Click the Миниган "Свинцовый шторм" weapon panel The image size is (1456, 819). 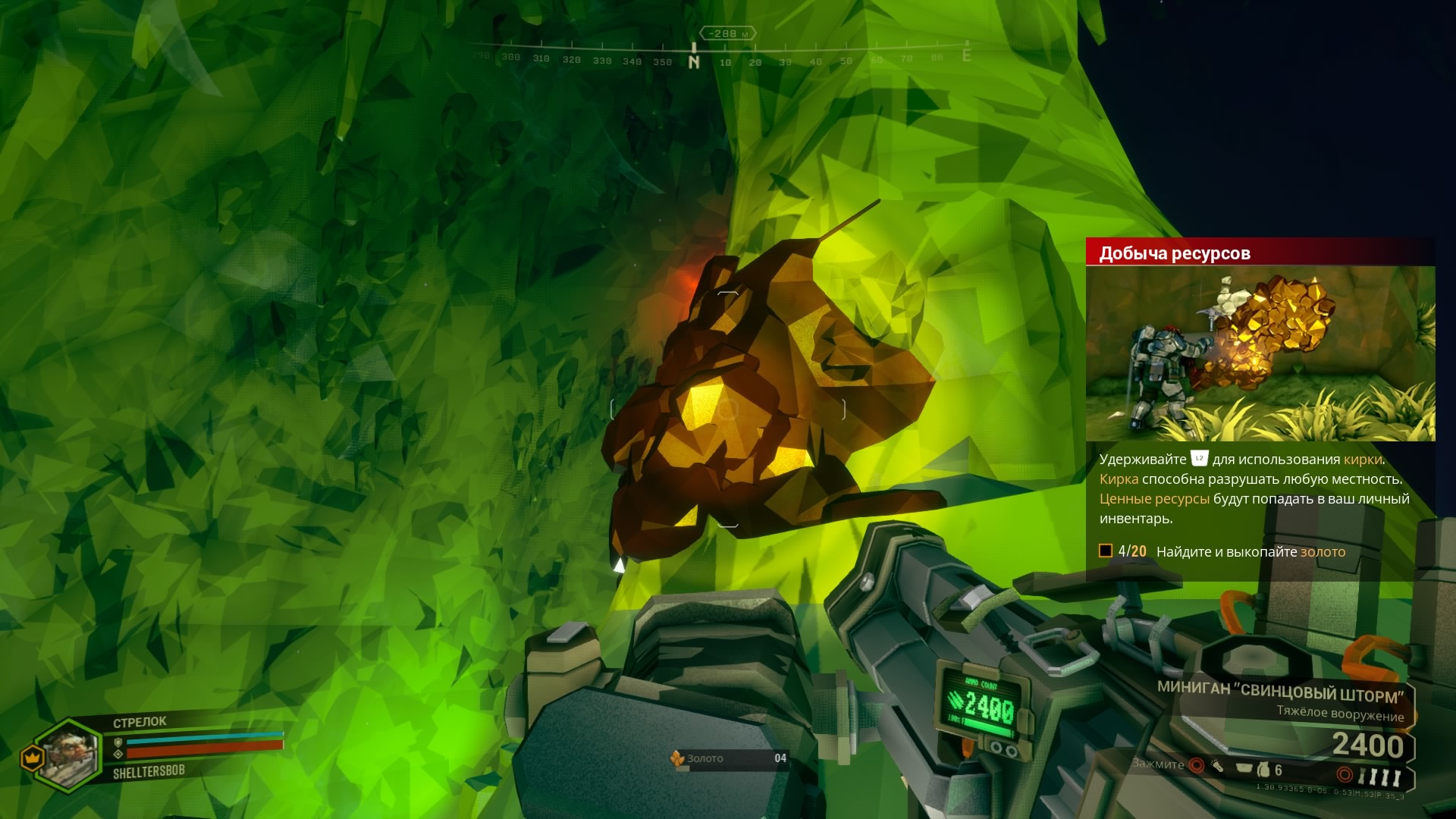pos(1282,702)
